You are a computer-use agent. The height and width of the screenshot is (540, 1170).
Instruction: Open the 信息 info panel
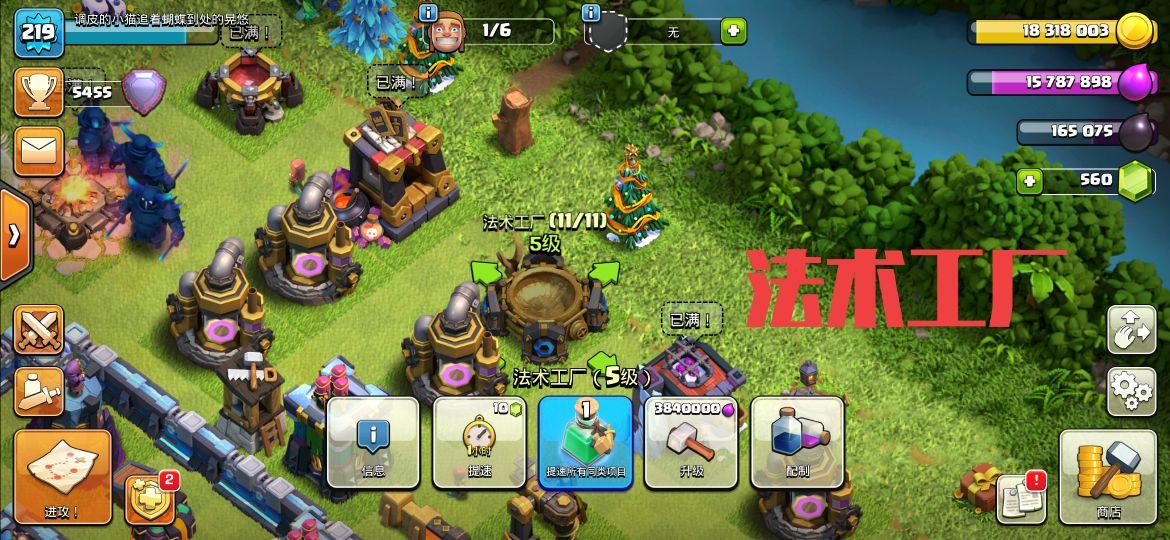click(x=373, y=443)
